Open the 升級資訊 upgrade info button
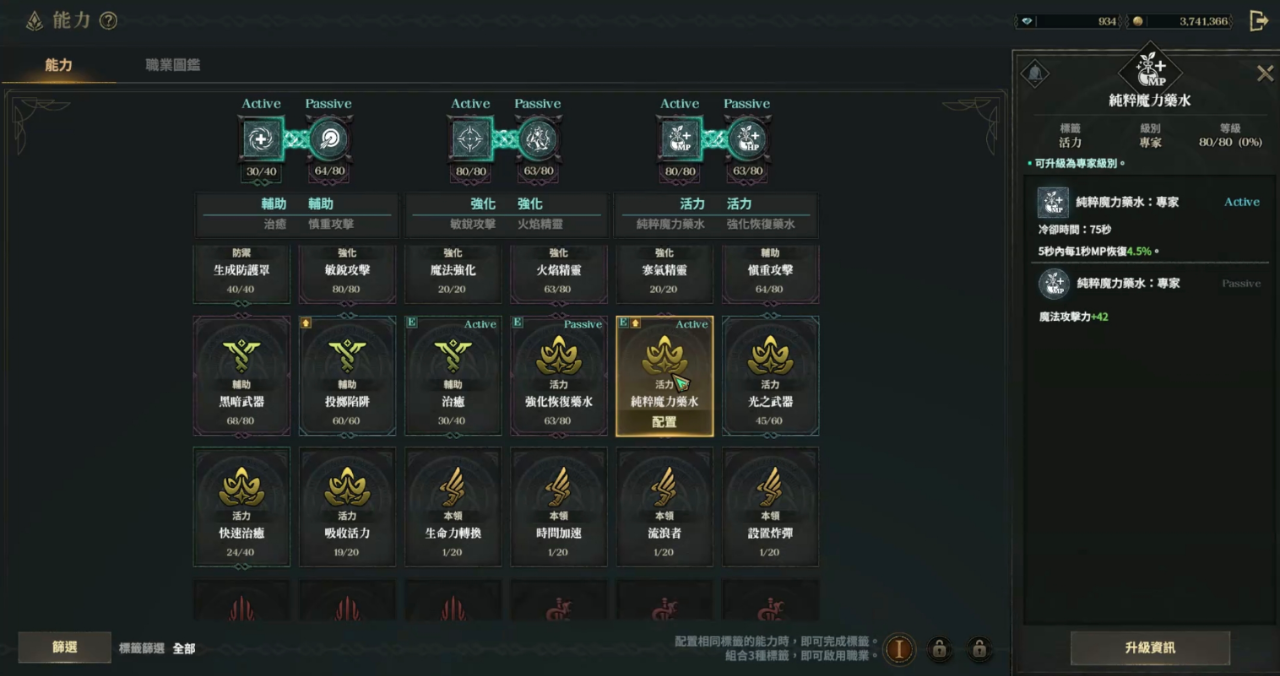The height and width of the screenshot is (676, 1280). click(1149, 648)
